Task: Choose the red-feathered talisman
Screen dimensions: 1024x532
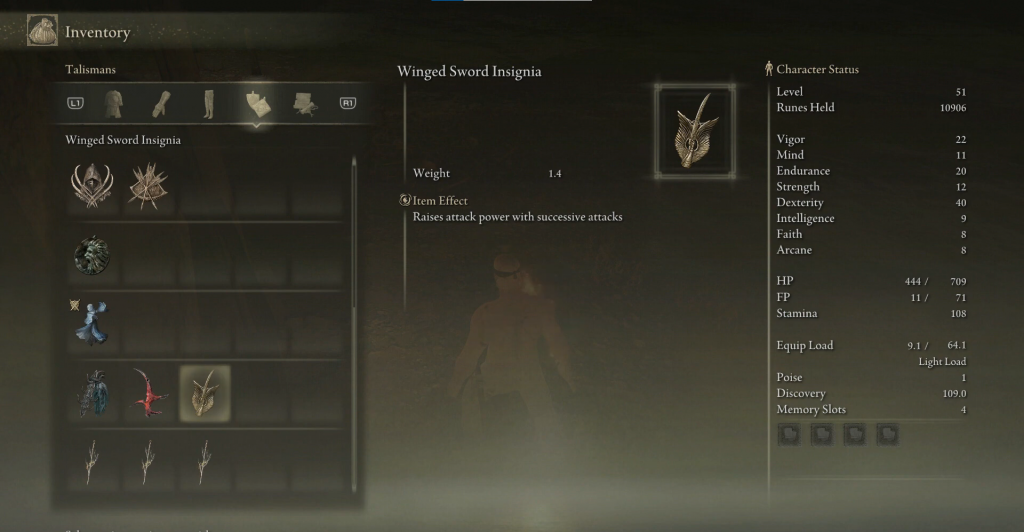Action: point(148,393)
